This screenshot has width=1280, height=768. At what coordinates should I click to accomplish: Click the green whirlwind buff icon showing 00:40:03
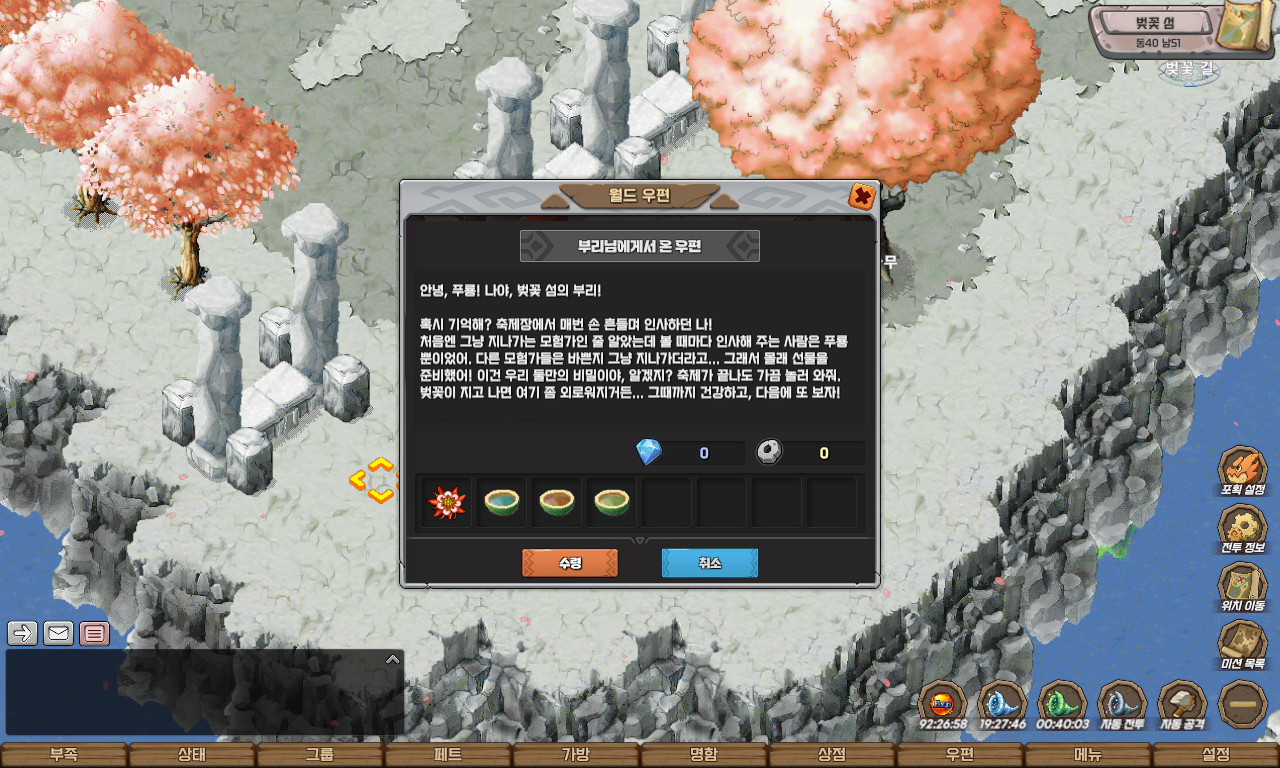coord(1061,703)
